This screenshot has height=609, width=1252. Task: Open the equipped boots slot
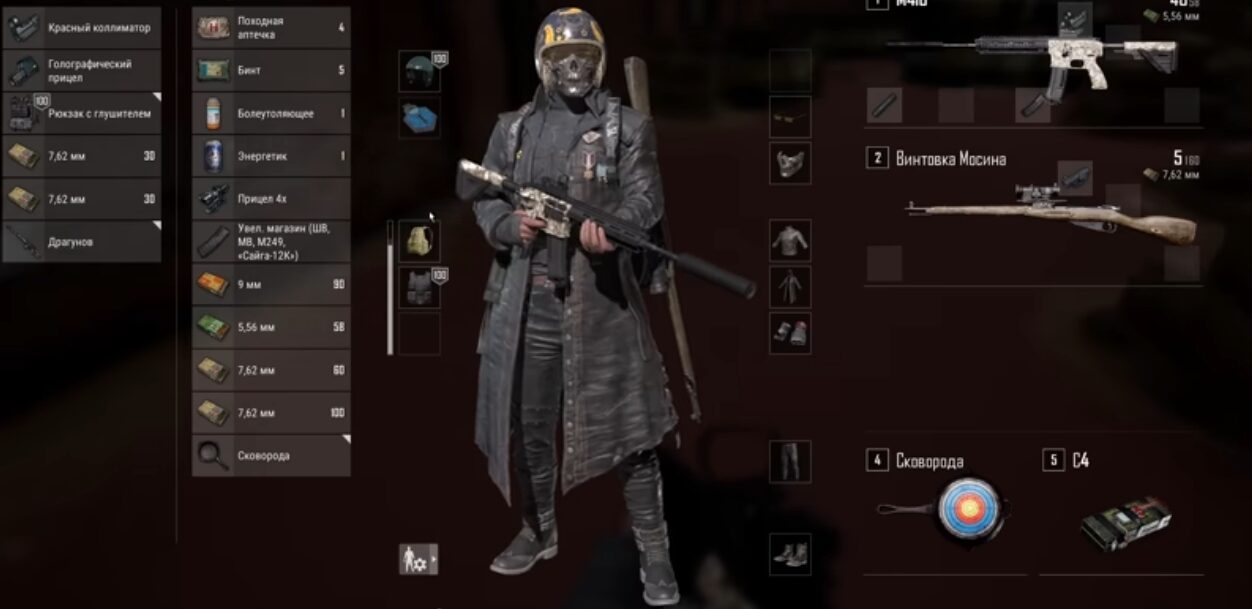tap(790, 554)
